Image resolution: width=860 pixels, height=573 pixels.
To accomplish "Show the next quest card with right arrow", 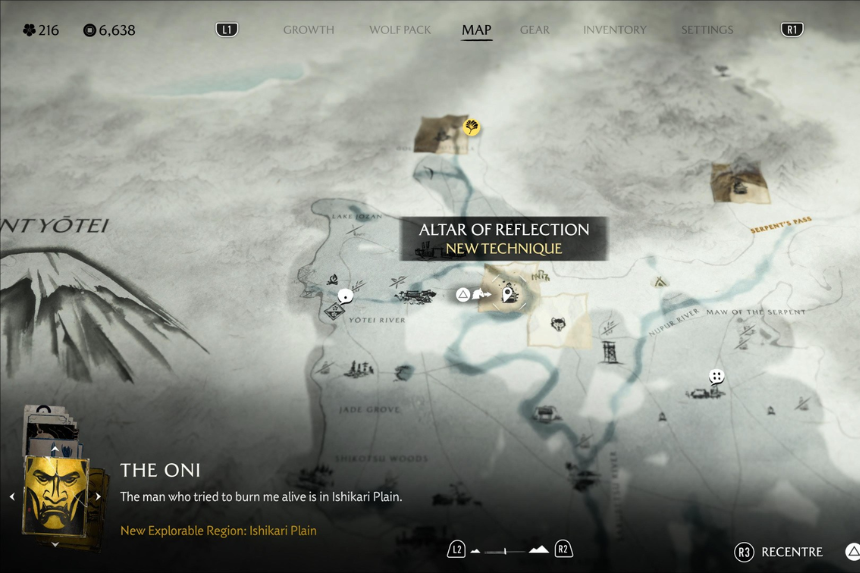I will point(98,496).
